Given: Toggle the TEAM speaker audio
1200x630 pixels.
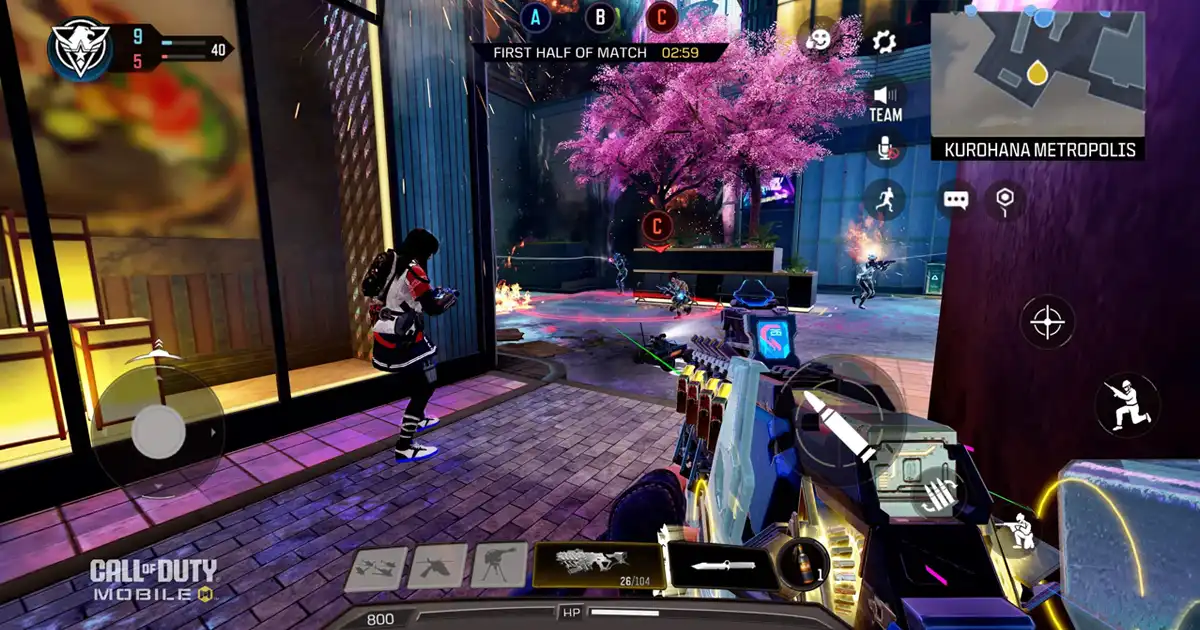Looking at the screenshot, I should click(885, 101).
